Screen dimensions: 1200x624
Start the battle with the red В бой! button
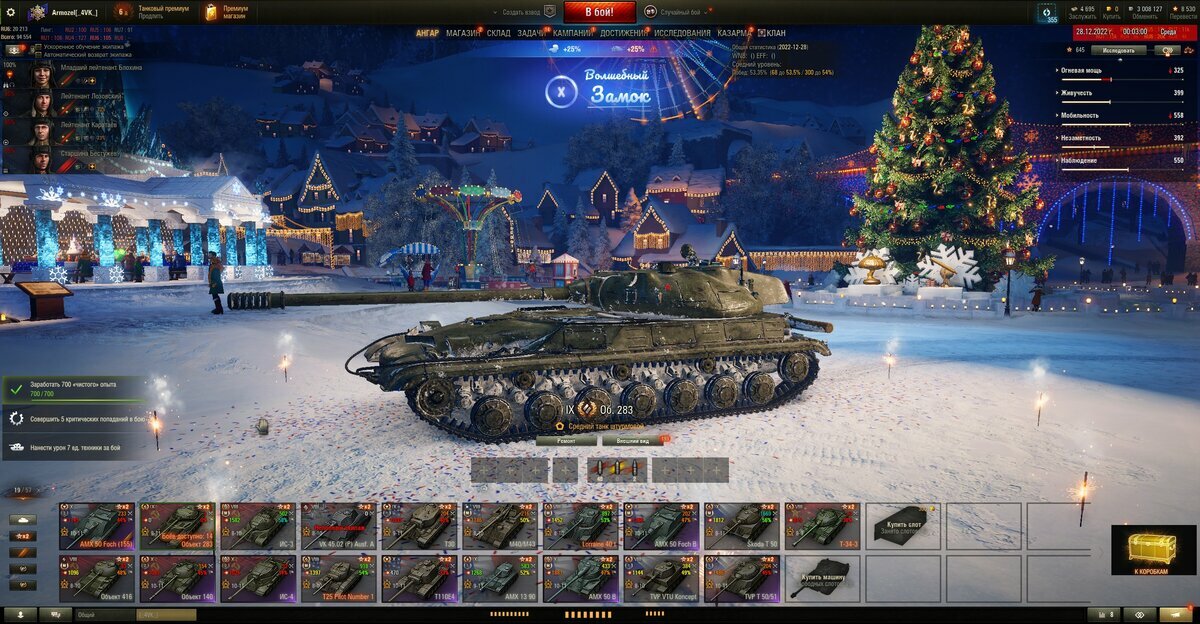[x=599, y=12]
